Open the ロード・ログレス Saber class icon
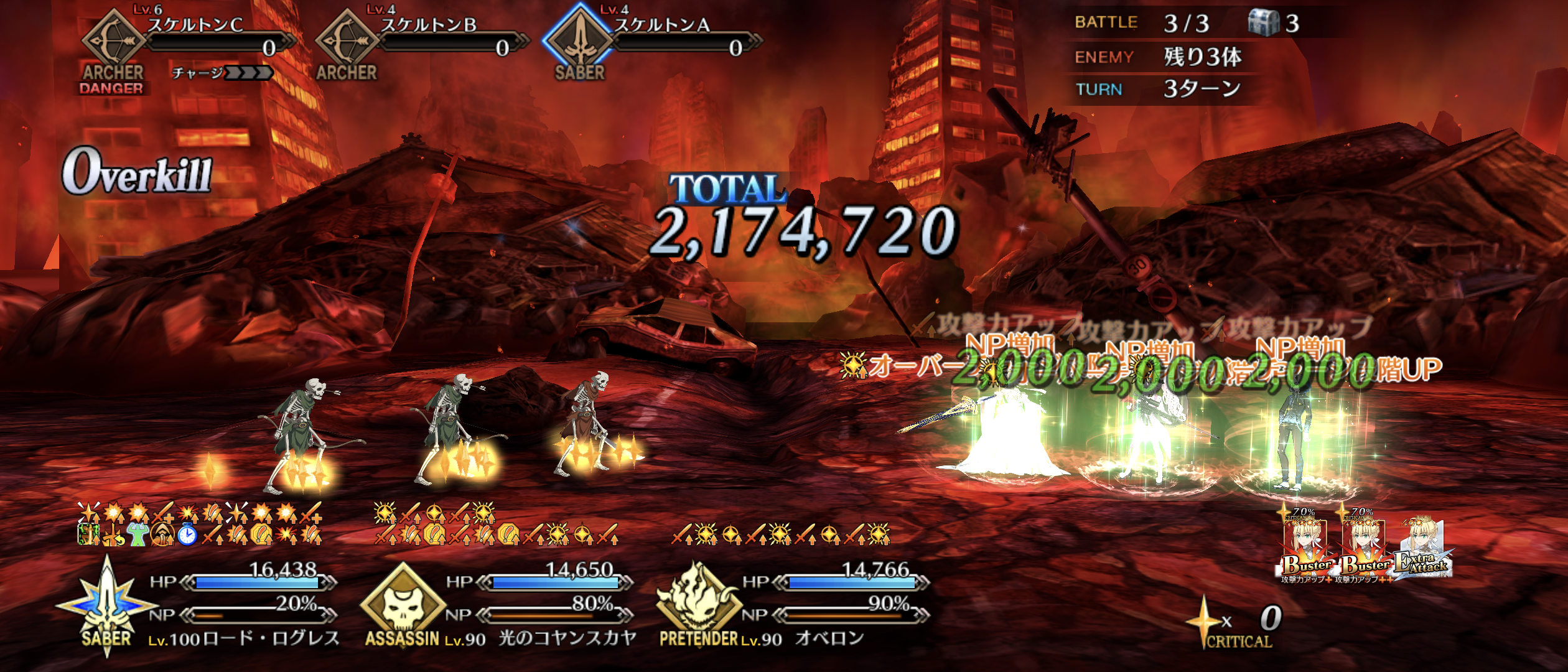Screen dimensions: 1568x672 [106, 605]
